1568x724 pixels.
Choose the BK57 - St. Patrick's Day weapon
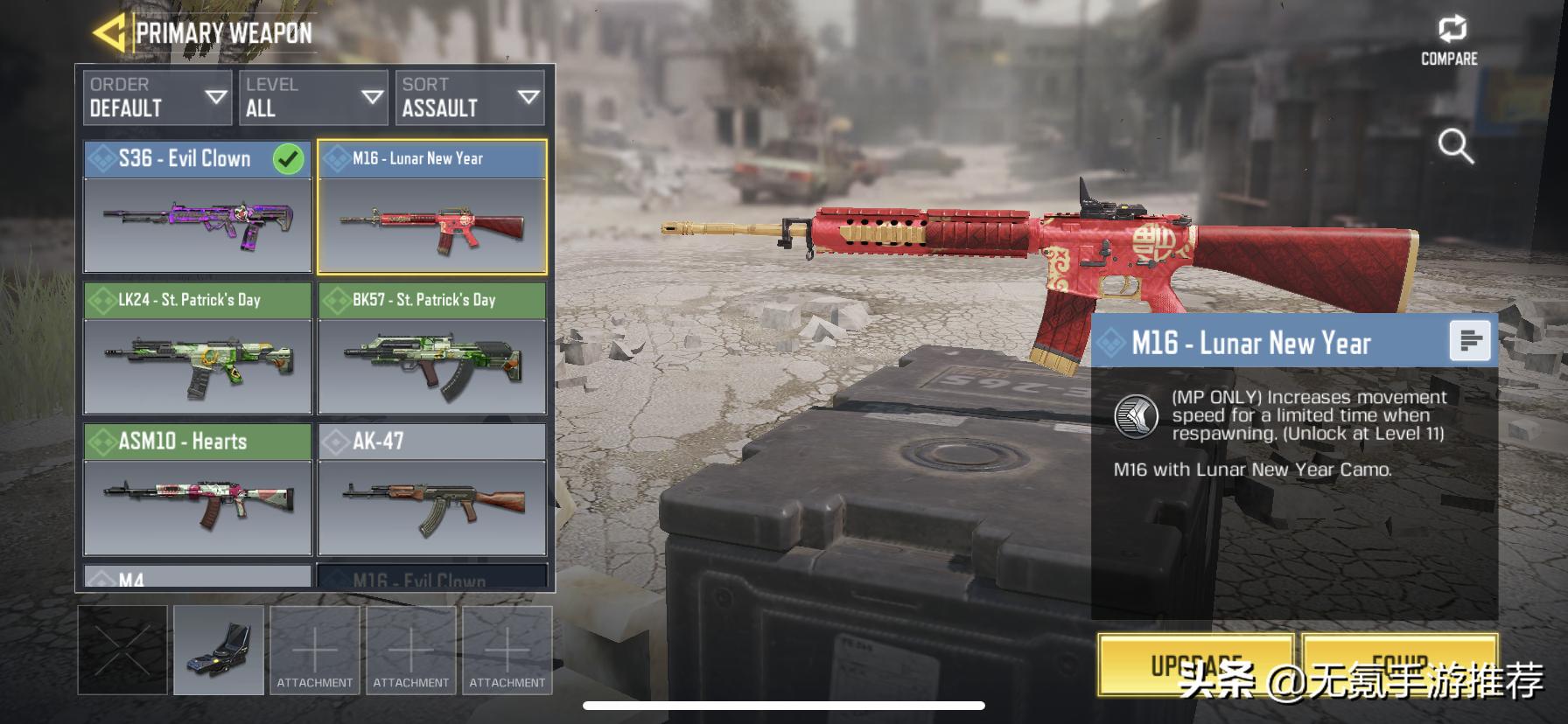pyautogui.click(x=432, y=348)
